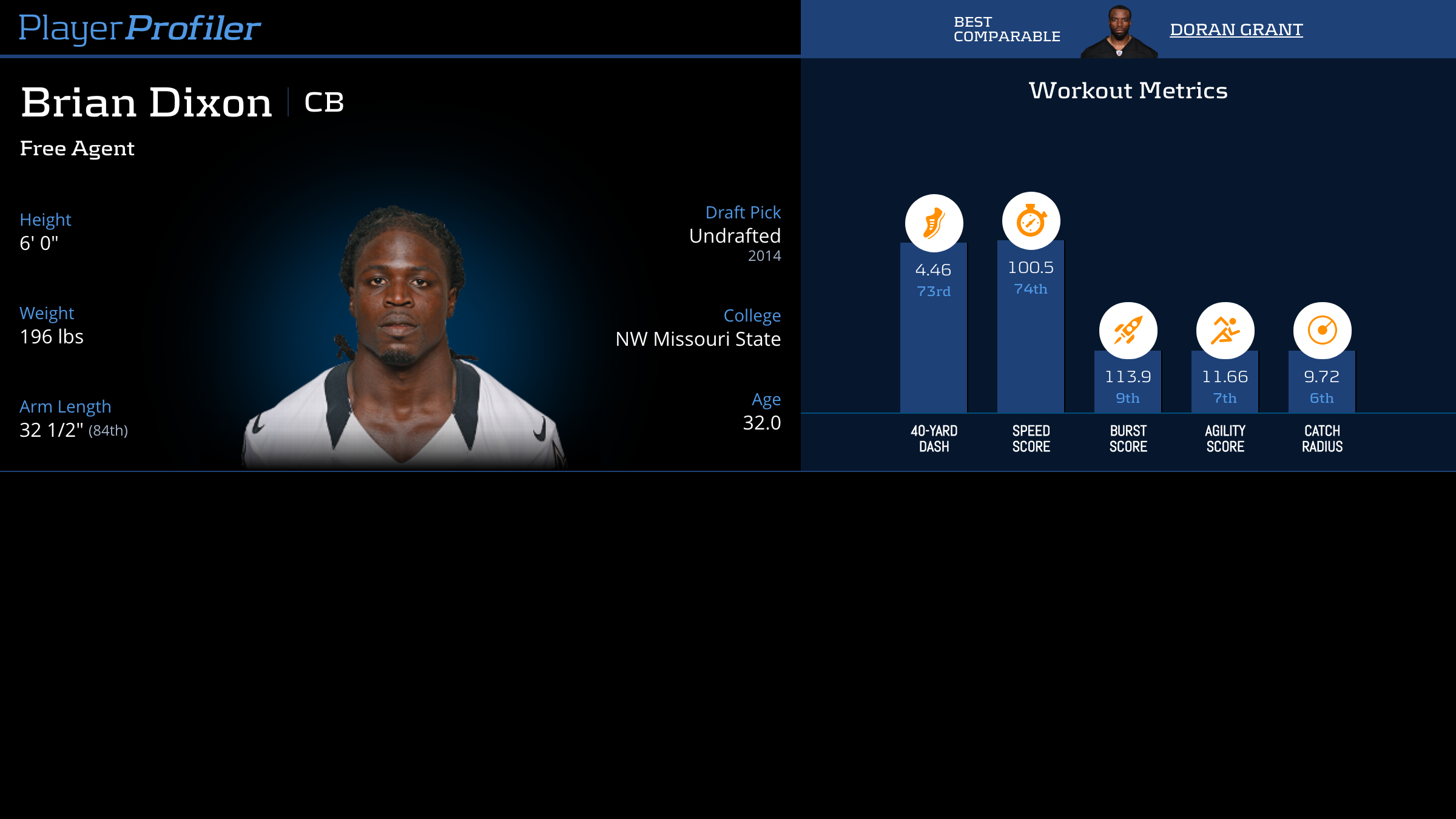1456x819 pixels.
Task: Click the Catch Radius target icon
Action: pyautogui.click(x=1322, y=331)
